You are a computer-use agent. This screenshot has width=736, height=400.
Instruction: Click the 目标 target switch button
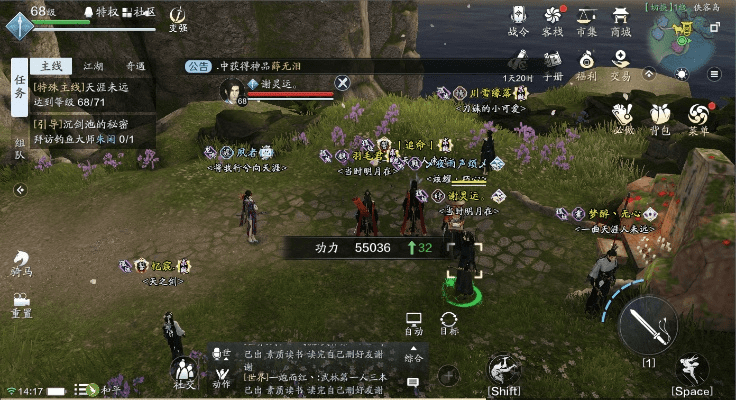click(449, 322)
